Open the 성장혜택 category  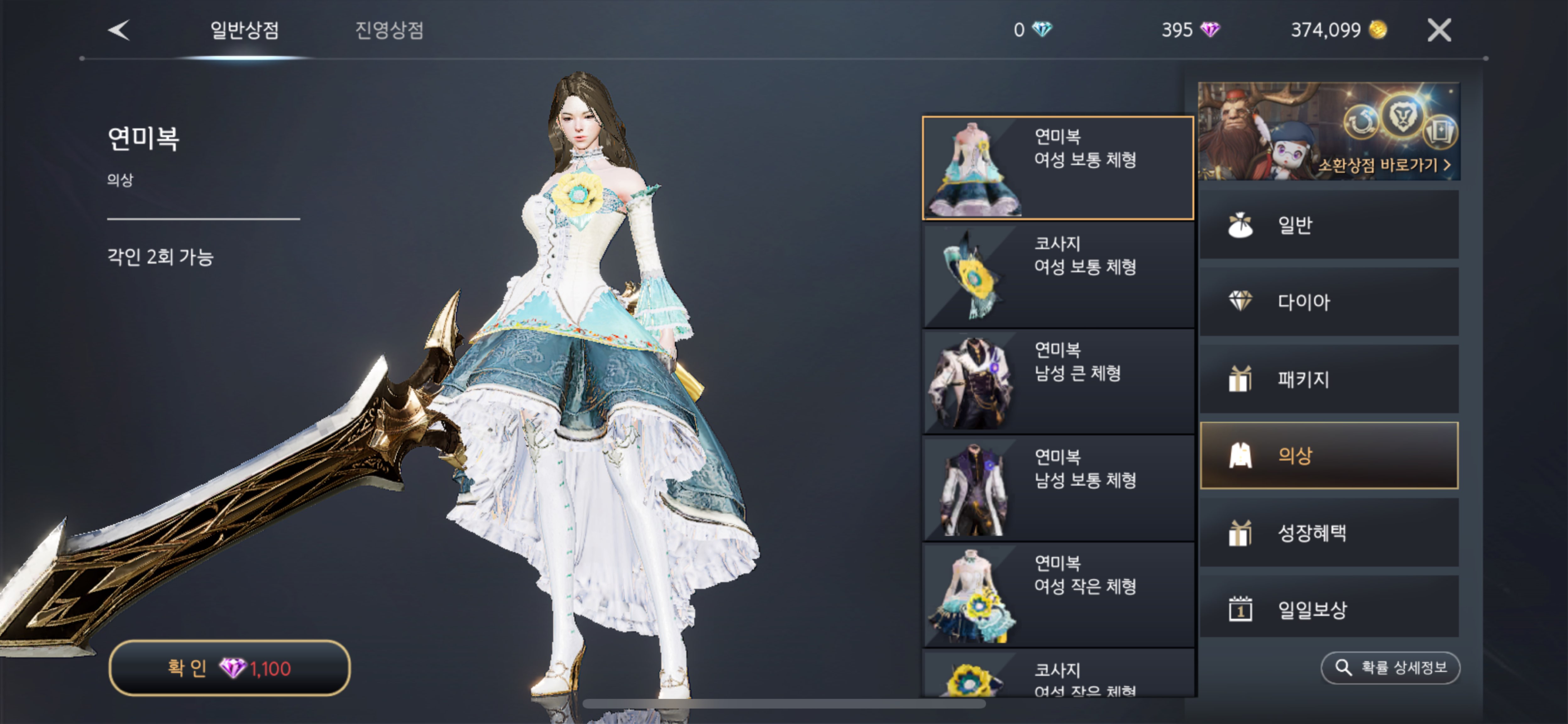point(1329,533)
